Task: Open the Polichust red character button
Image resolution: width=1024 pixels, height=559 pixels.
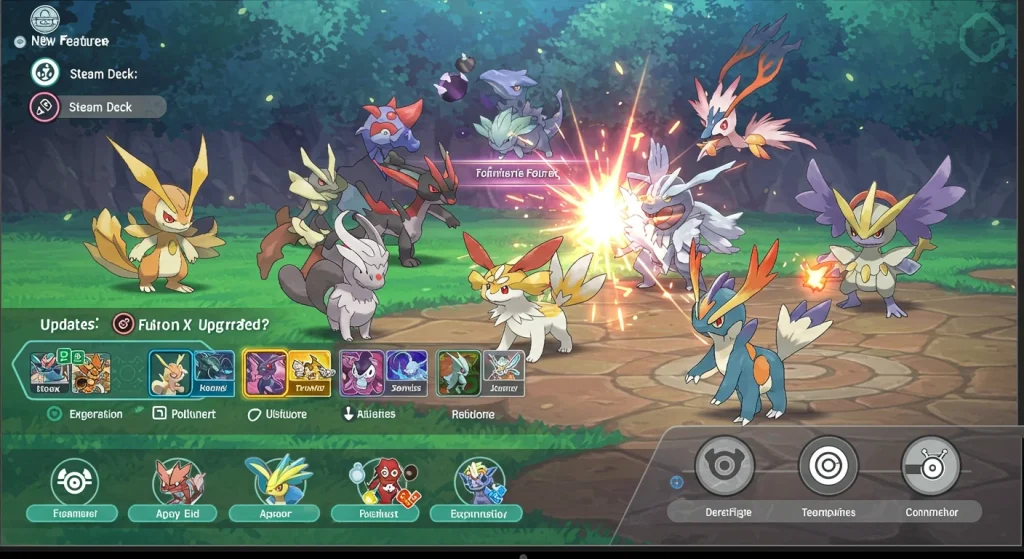Action: [378, 482]
